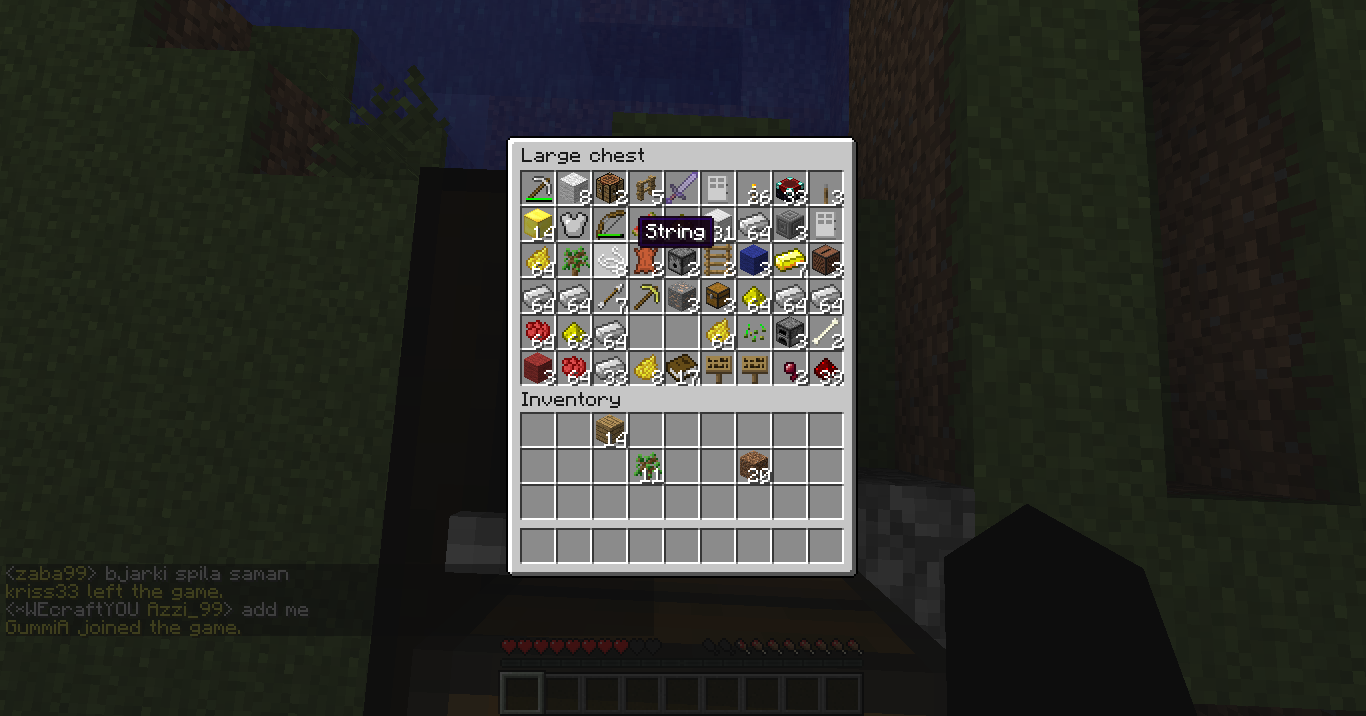Click the dirt block stack in the inventory
The image size is (1366, 716).
click(754, 467)
